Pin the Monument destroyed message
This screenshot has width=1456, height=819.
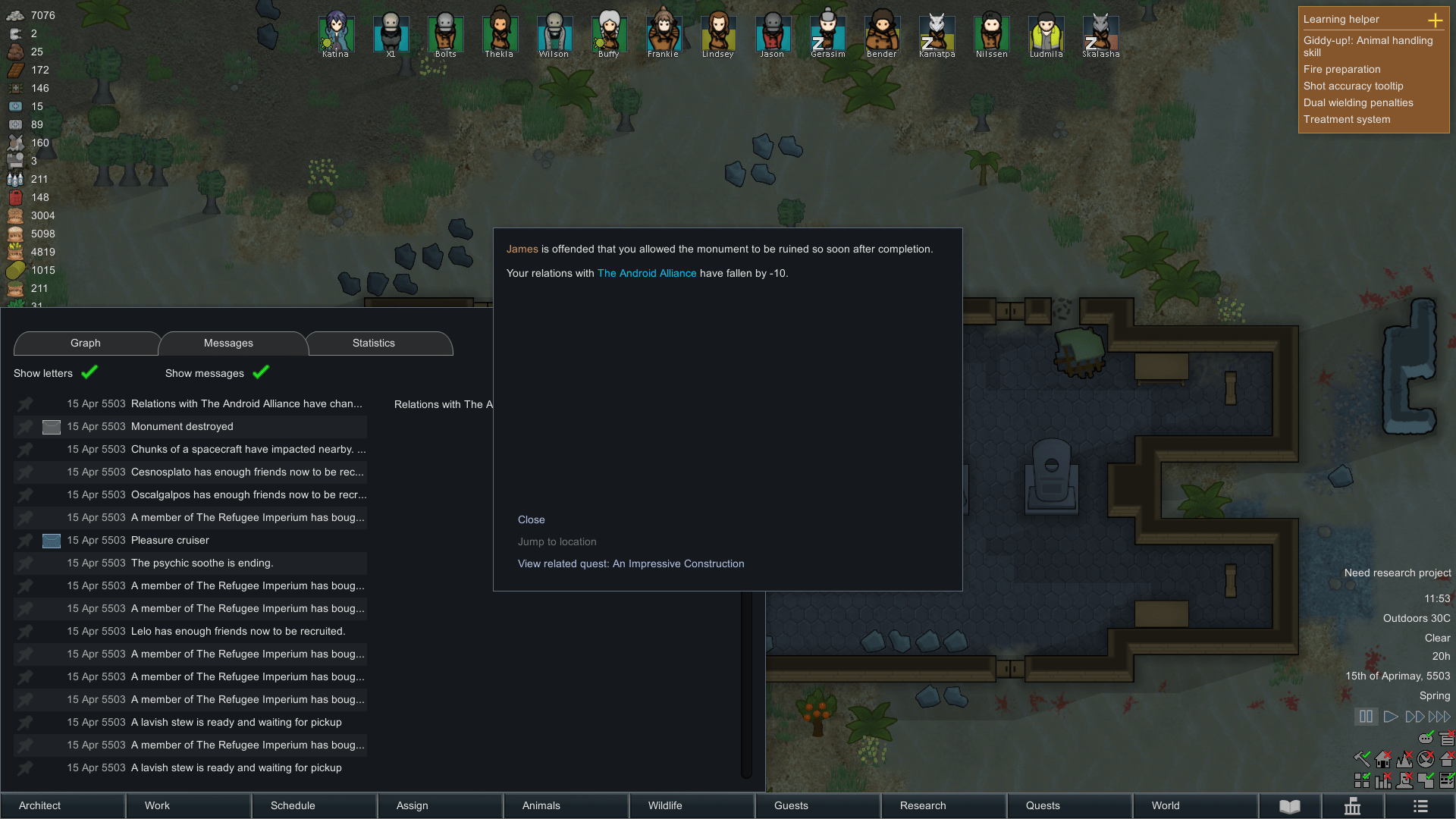(25, 426)
